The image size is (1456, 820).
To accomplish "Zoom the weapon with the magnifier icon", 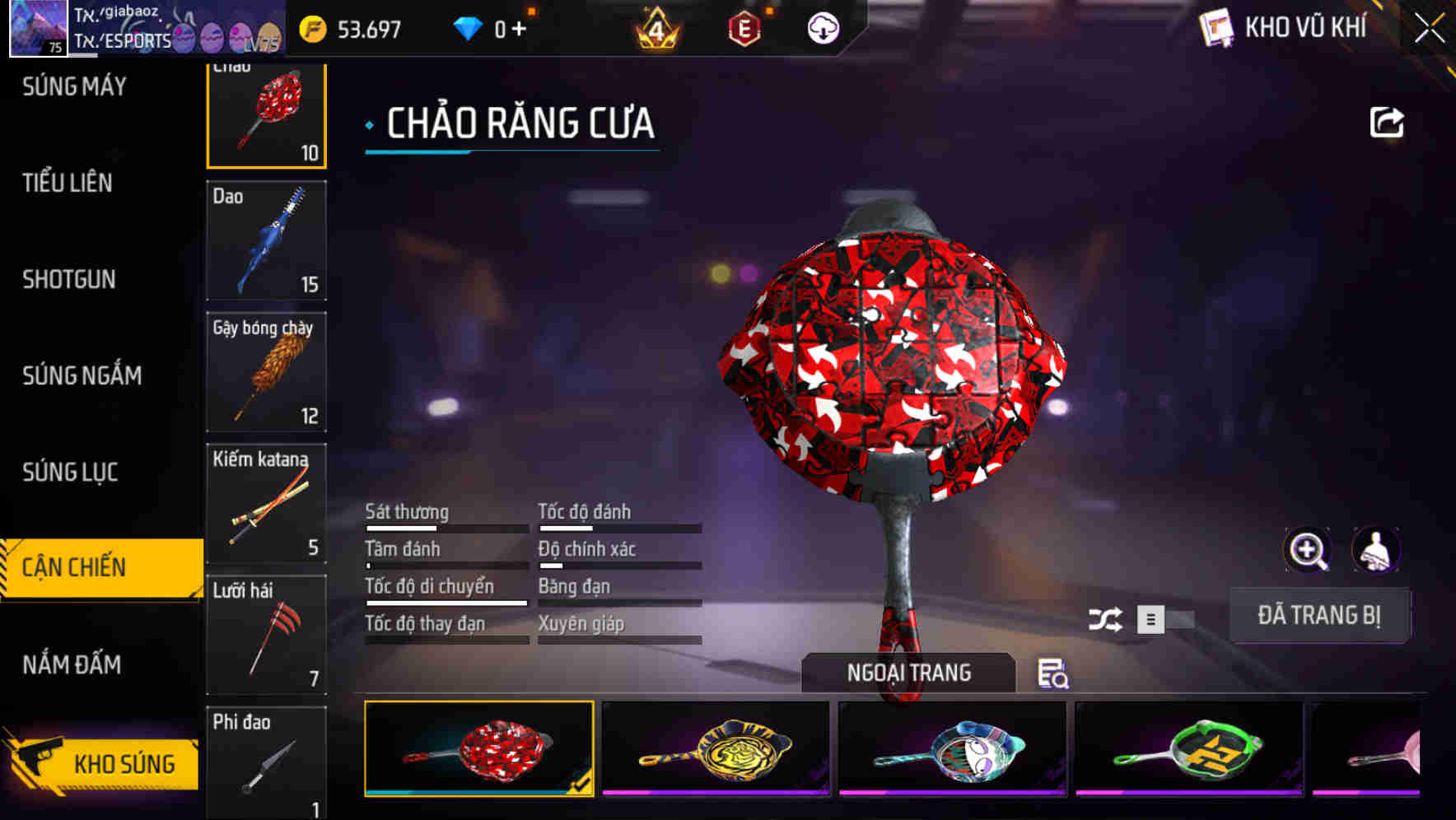I will 1308,550.
